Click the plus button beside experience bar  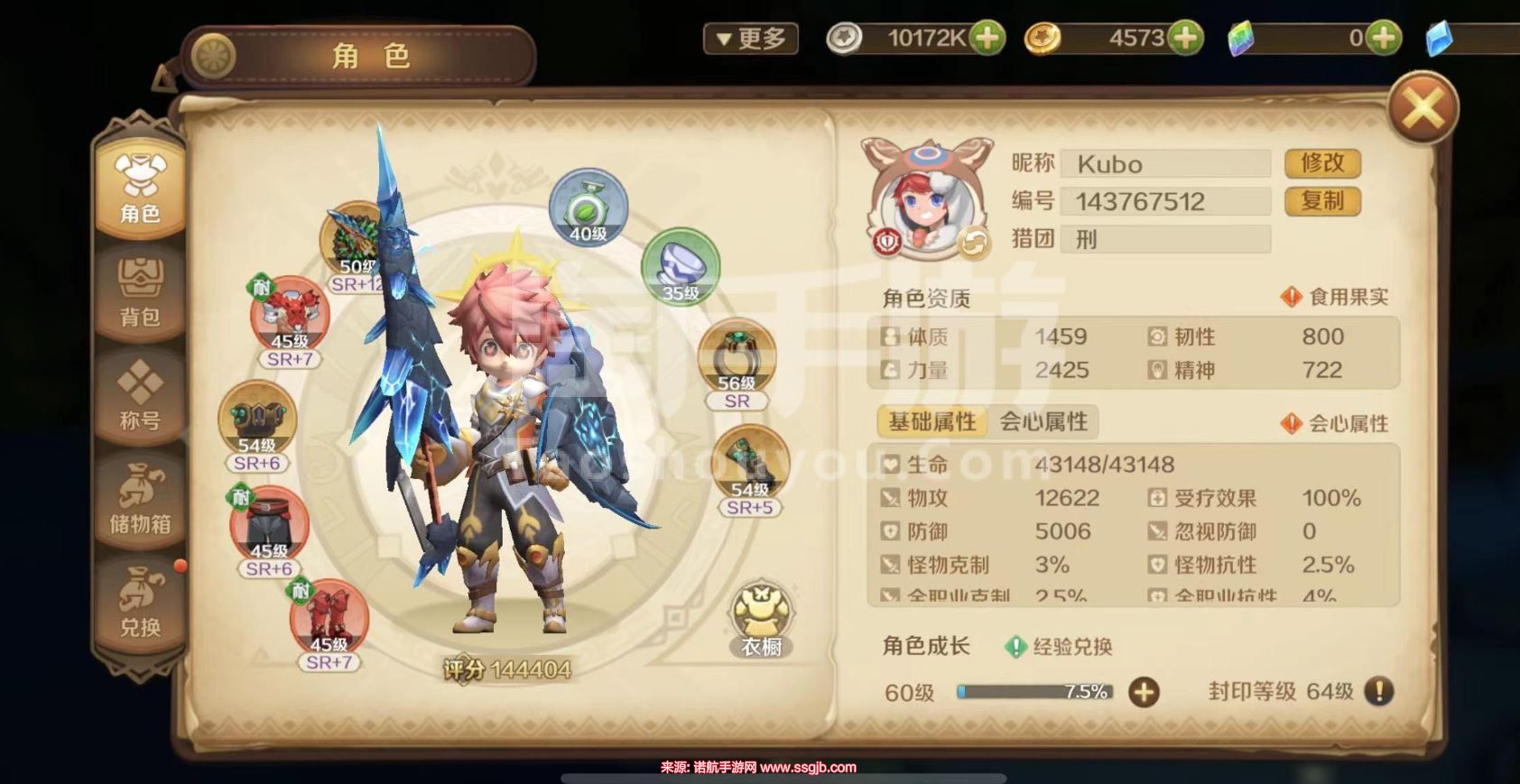(1144, 692)
